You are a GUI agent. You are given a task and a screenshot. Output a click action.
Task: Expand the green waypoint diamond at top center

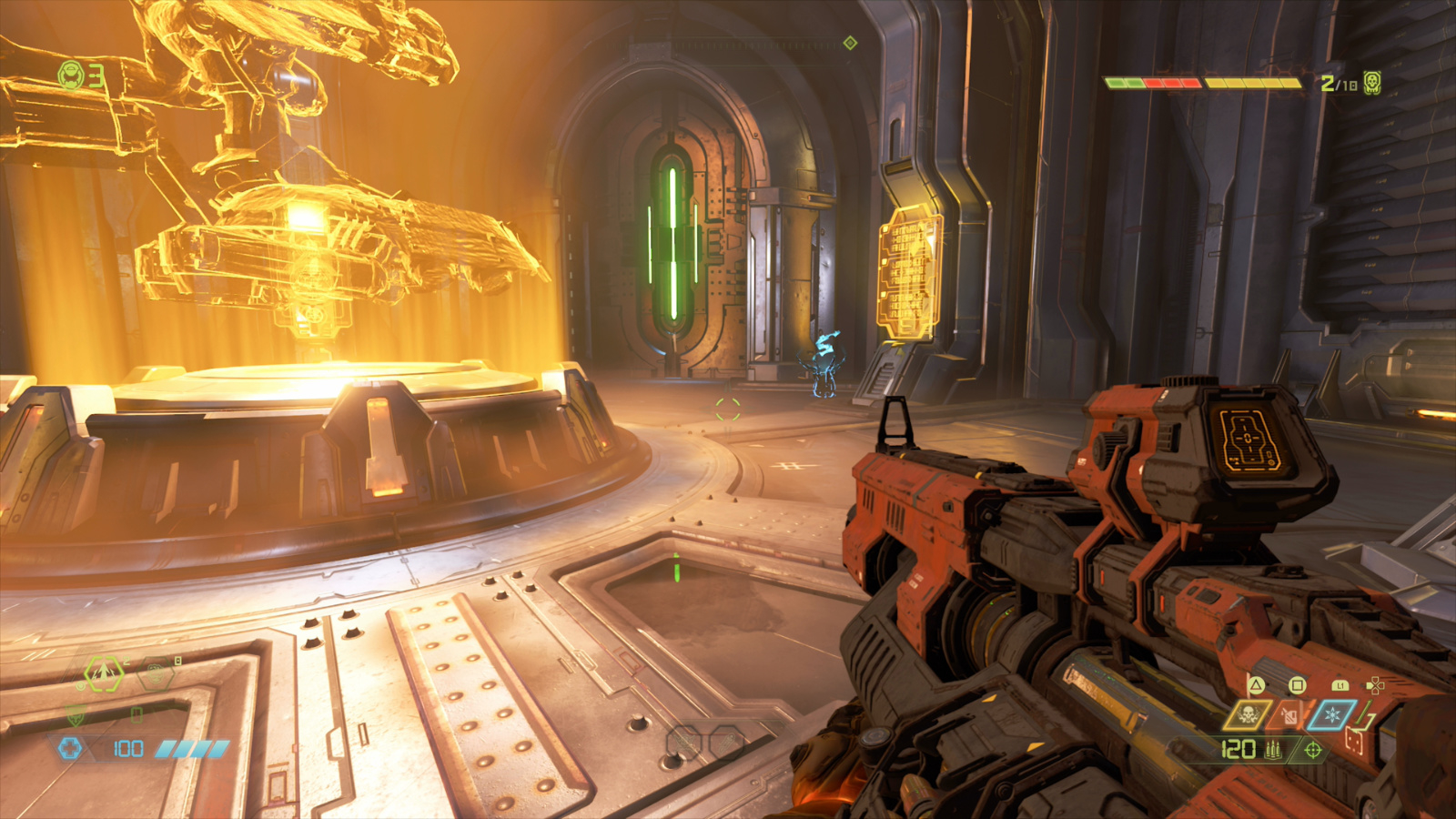coord(851,40)
